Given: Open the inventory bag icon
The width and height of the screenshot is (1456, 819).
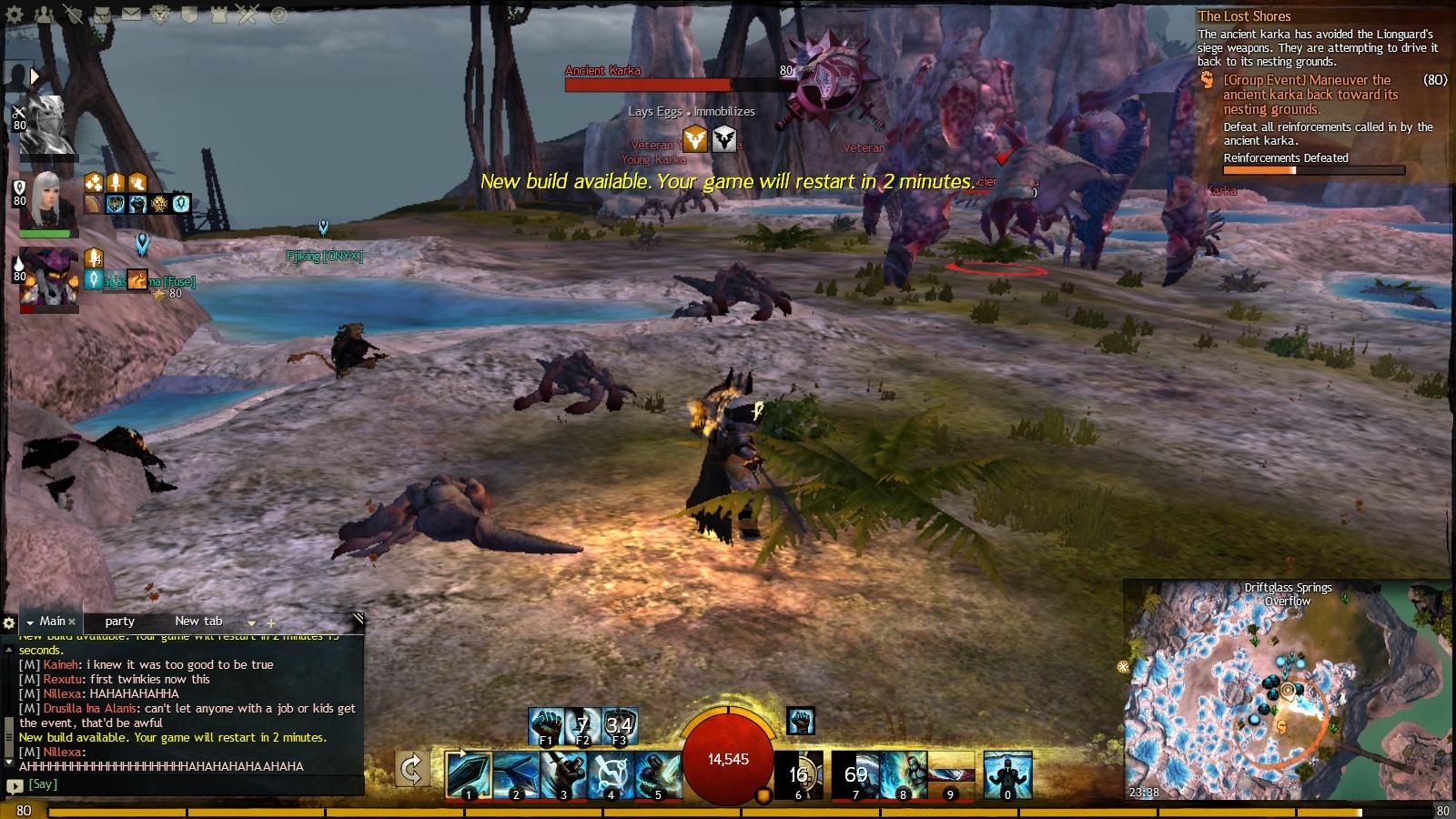Looking at the screenshot, I should pyautogui.click(x=102, y=15).
